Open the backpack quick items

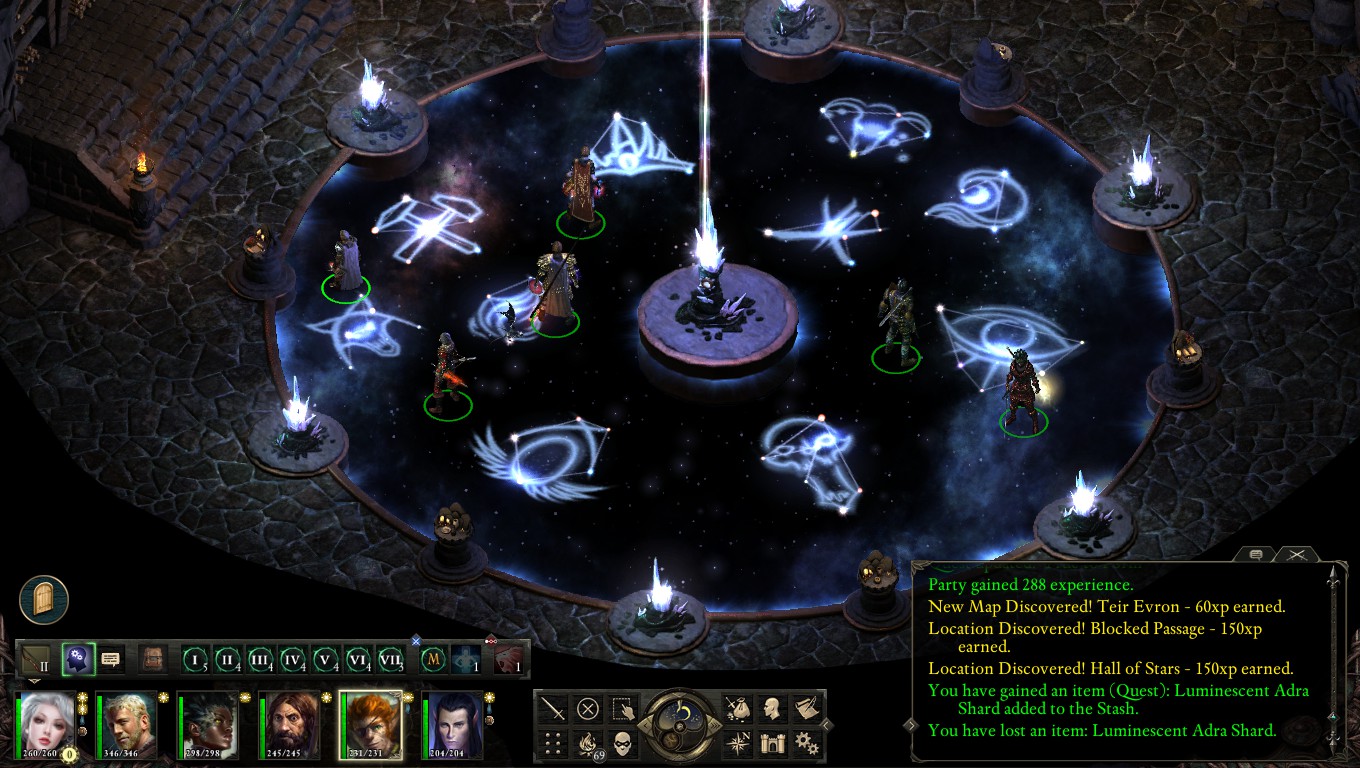coord(152,659)
